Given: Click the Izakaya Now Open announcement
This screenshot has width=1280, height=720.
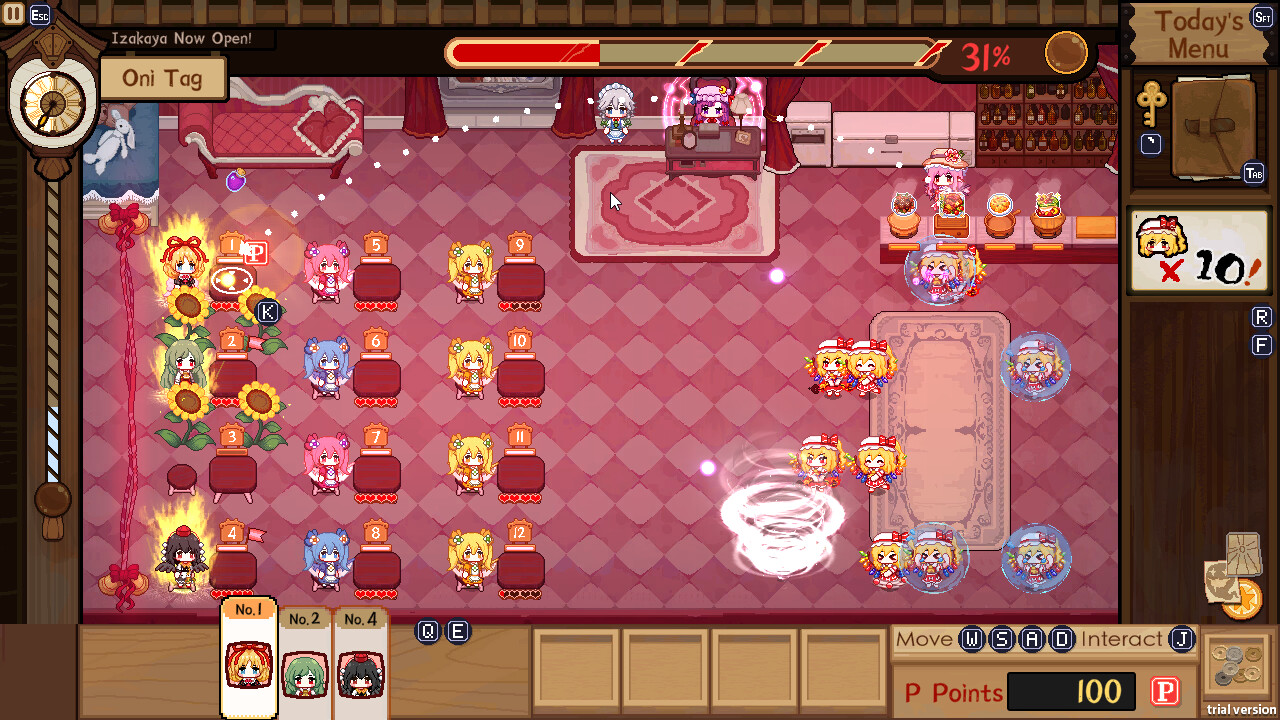Looking at the screenshot, I should click(x=180, y=38).
